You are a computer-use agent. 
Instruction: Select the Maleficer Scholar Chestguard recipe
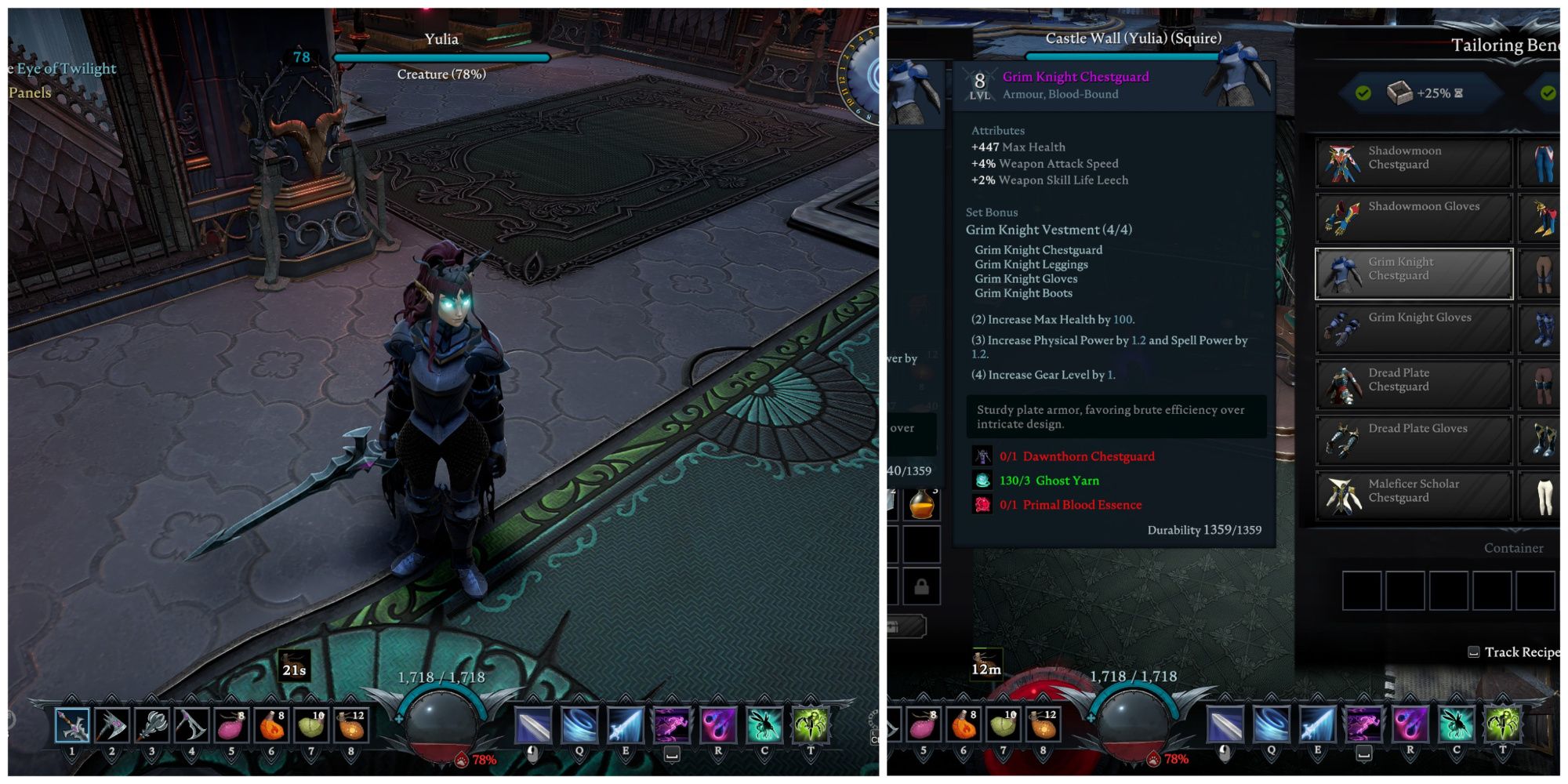click(x=1411, y=490)
